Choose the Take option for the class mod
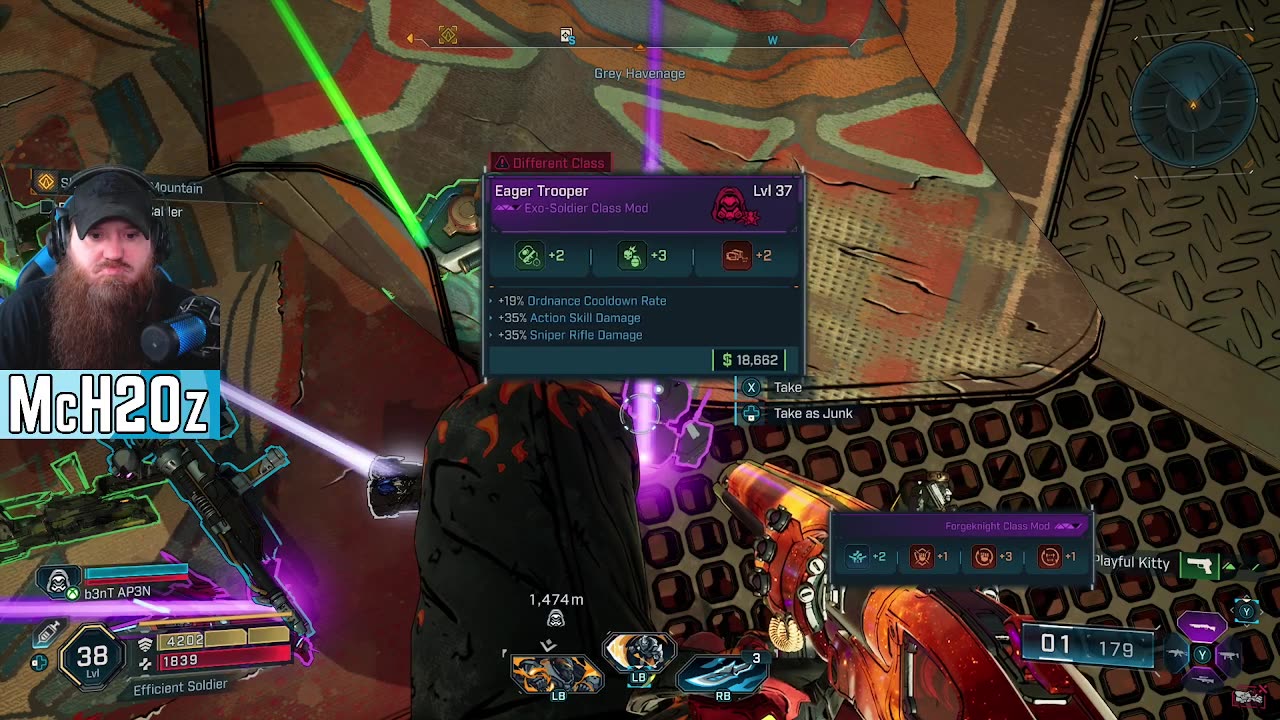 786,387
